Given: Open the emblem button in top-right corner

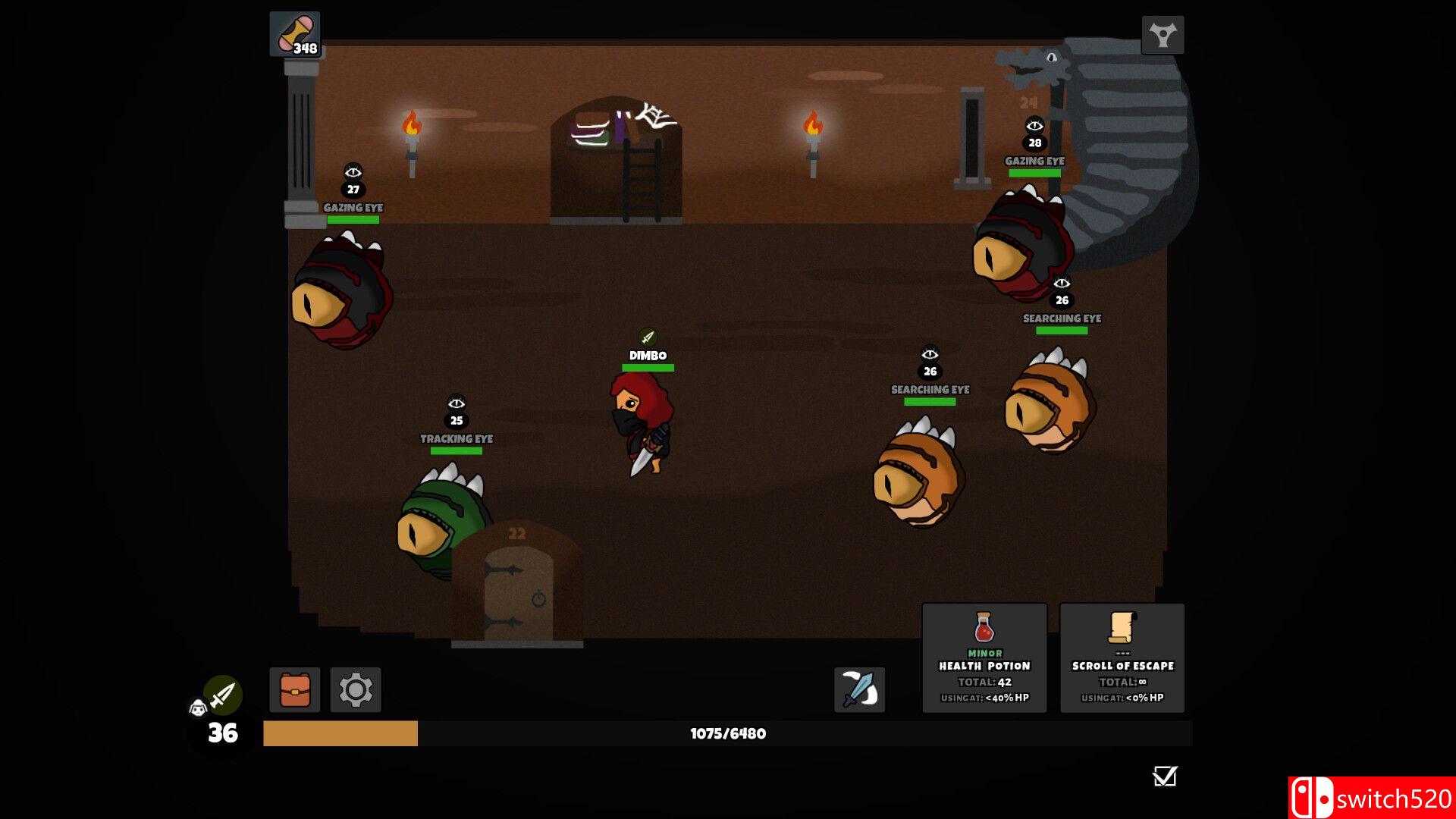Looking at the screenshot, I should (1163, 35).
